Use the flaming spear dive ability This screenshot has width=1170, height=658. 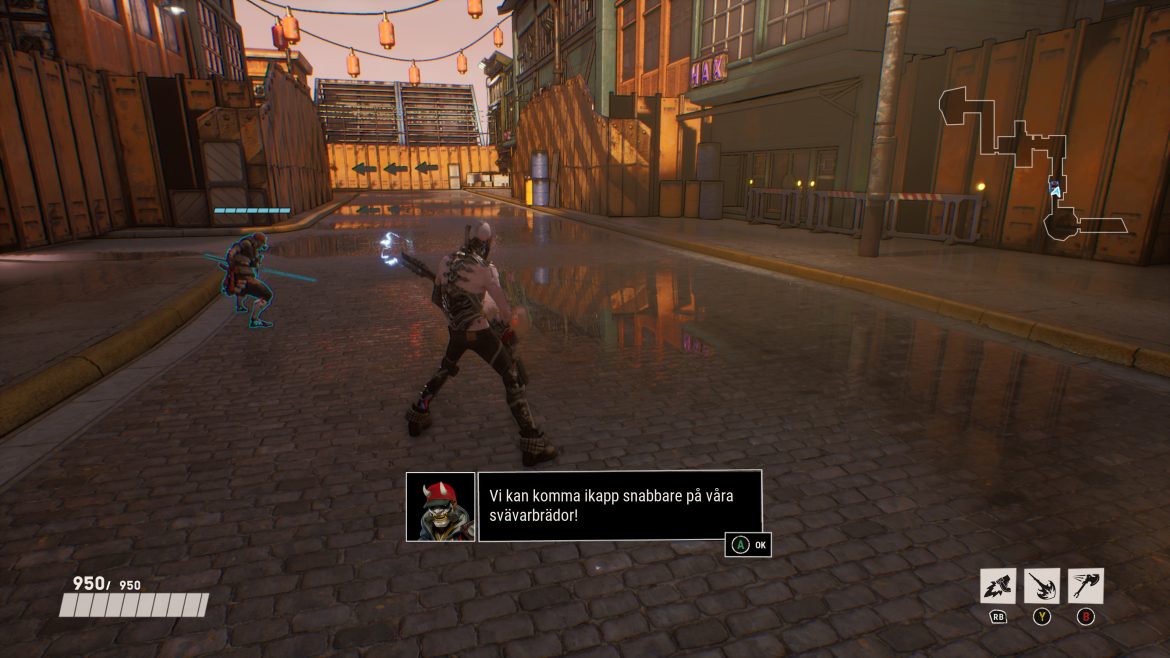1042,585
